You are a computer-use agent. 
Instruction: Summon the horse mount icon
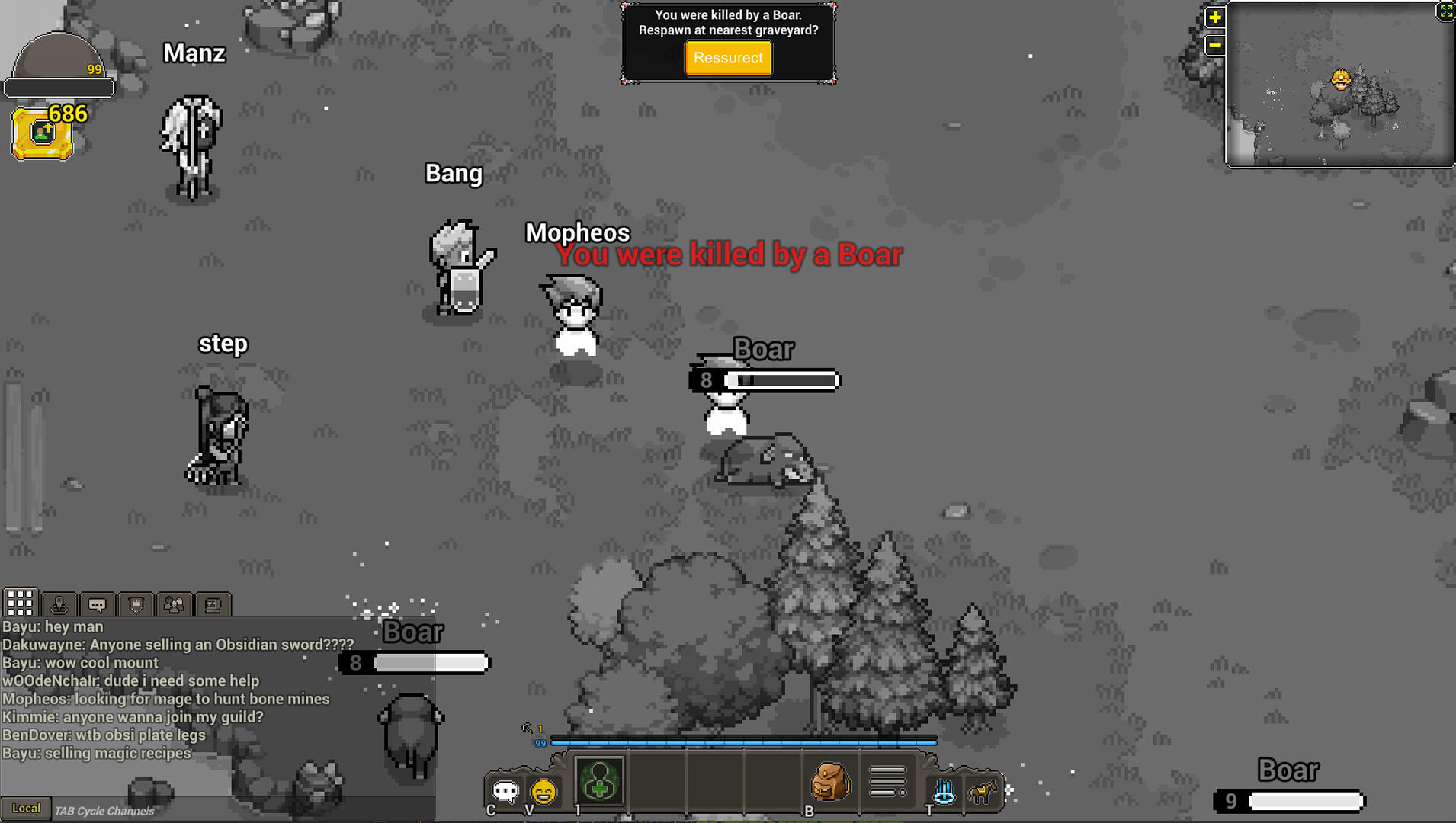[982, 793]
